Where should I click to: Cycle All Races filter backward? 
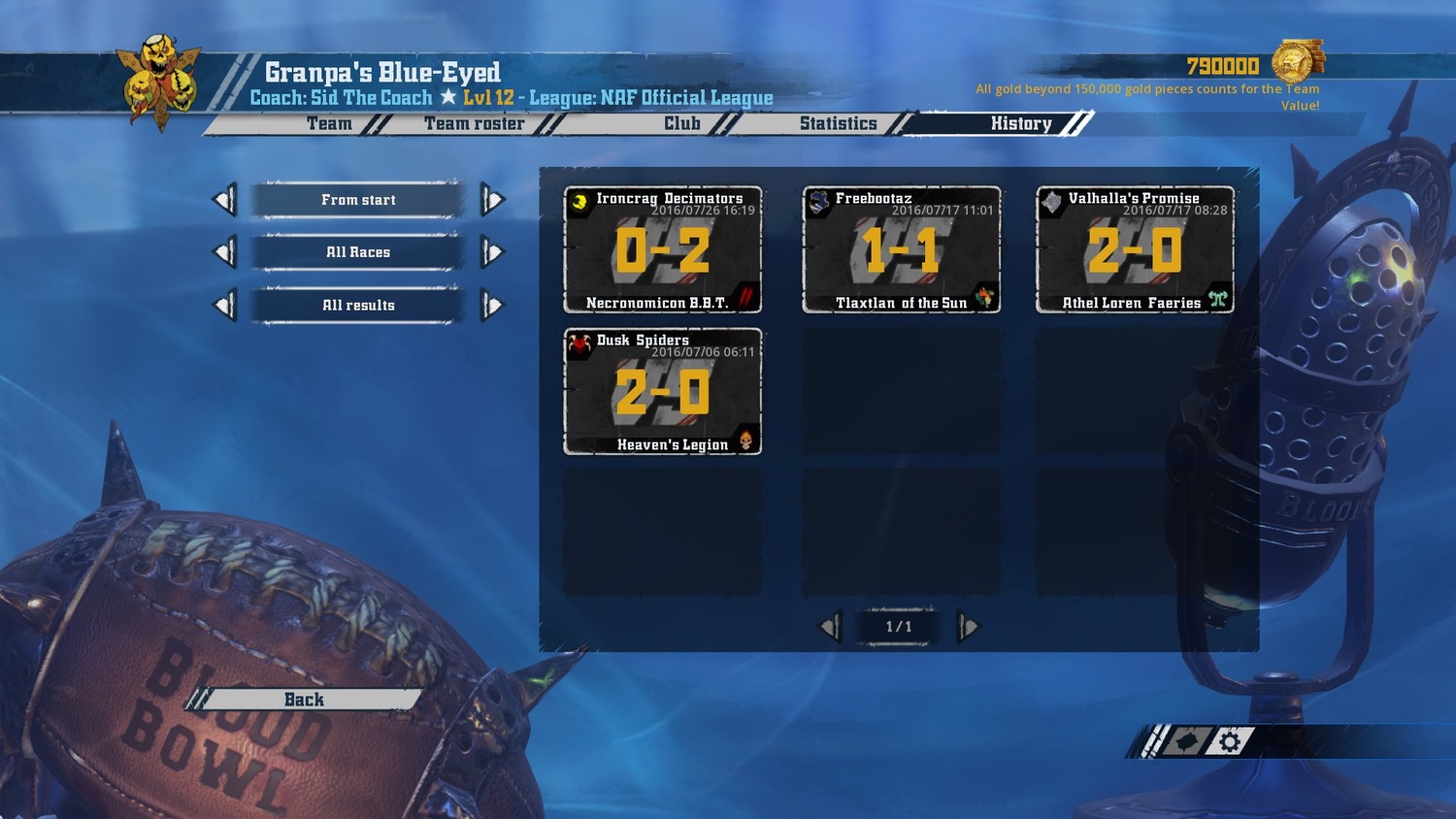pos(224,252)
